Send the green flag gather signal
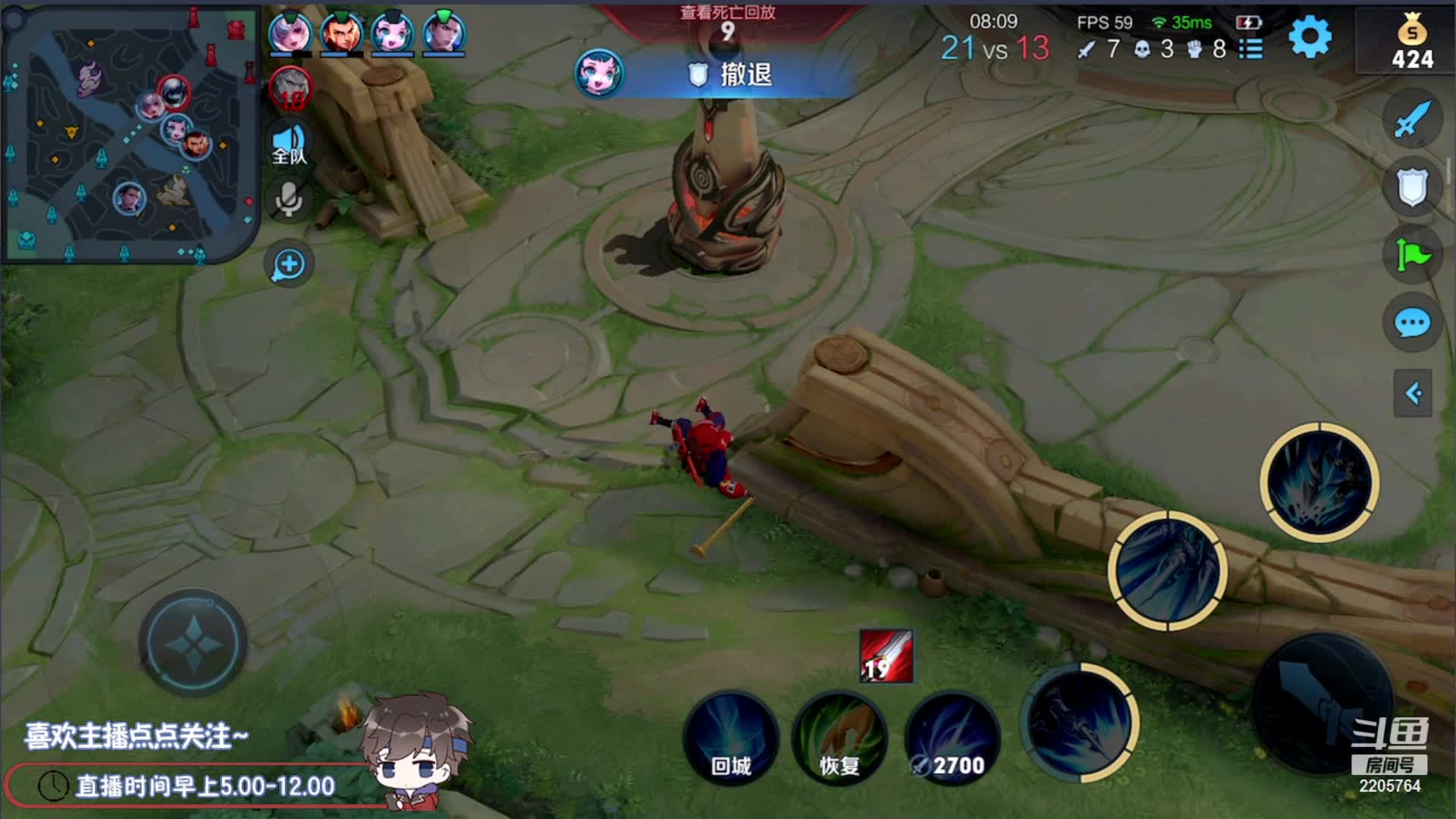This screenshot has height=819, width=1456. click(x=1411, y=255)
